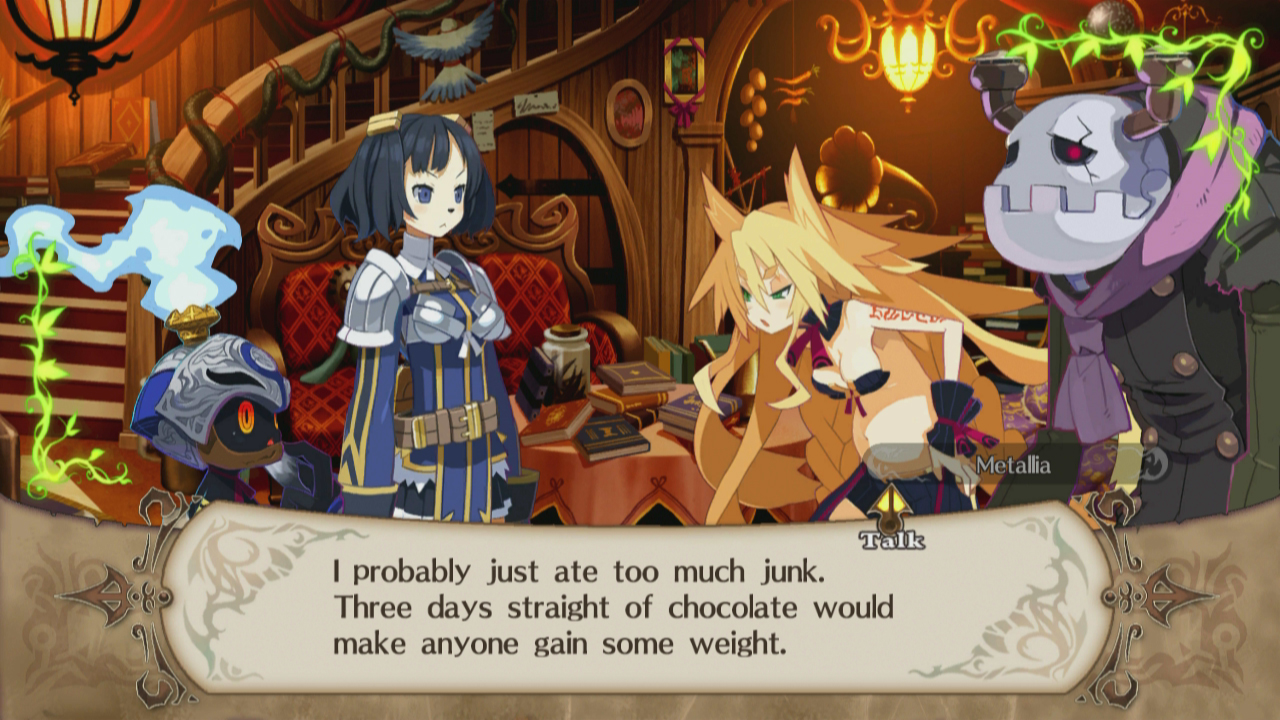This screenshot has width=1280, height=720.
Task: Click the Metallia name tab
Action: coord(1013,463)
